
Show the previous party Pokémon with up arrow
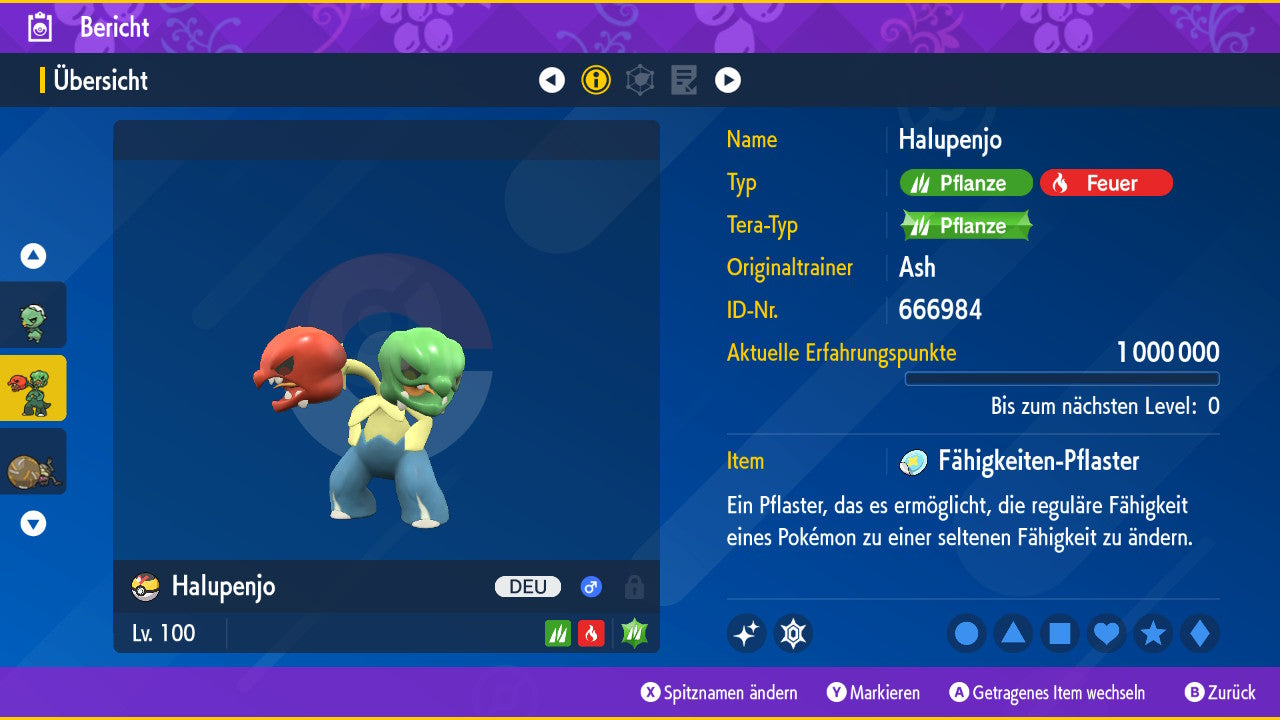(33, 256)
